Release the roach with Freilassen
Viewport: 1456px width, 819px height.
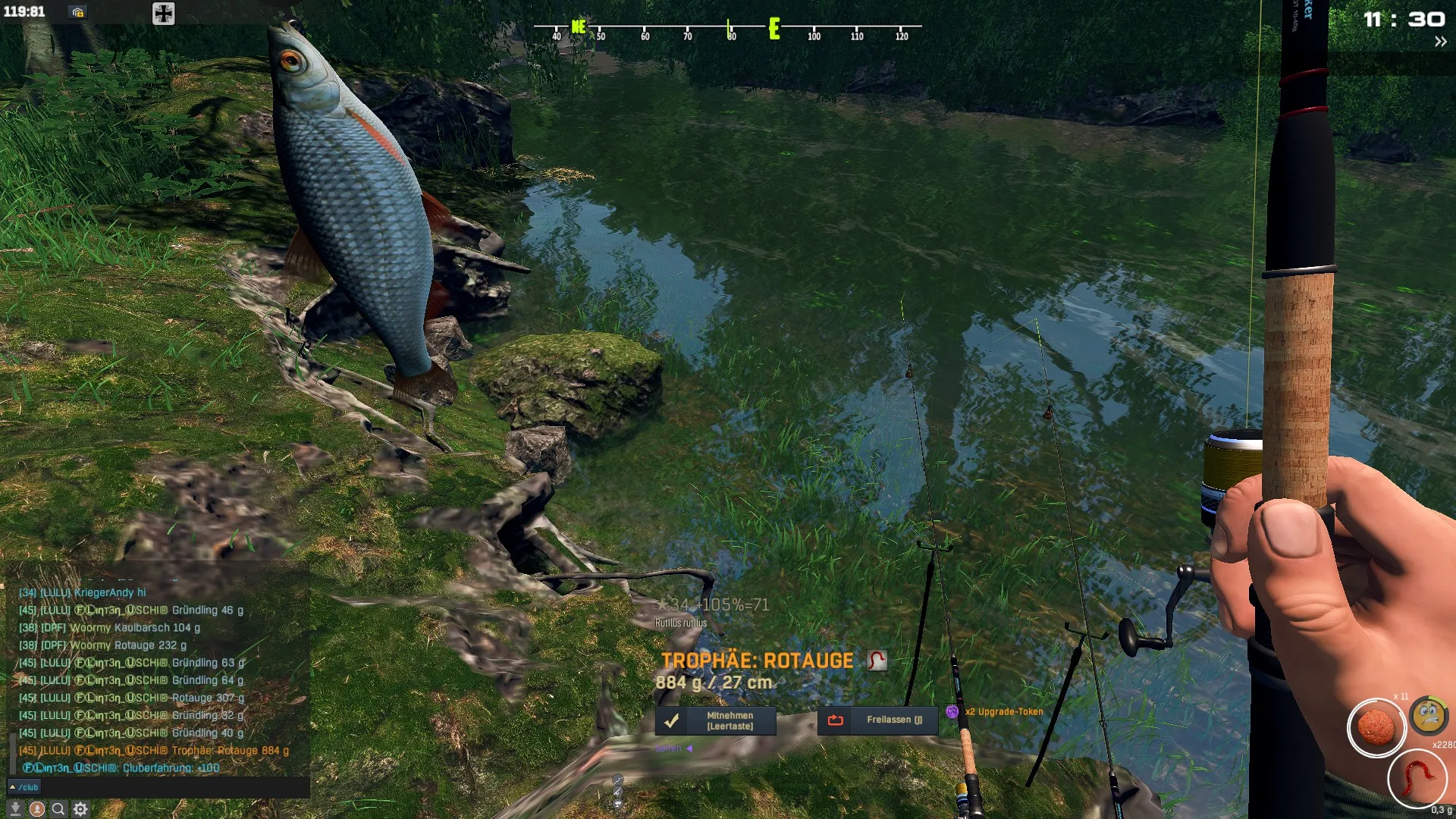click(877, 720)
